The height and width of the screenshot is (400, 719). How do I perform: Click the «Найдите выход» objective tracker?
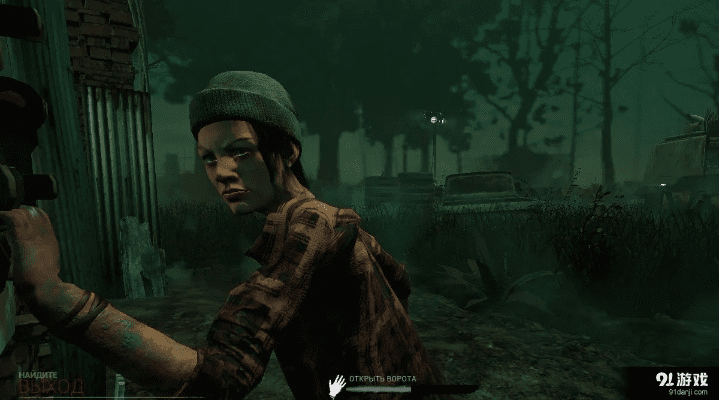(x=43, y=381)
